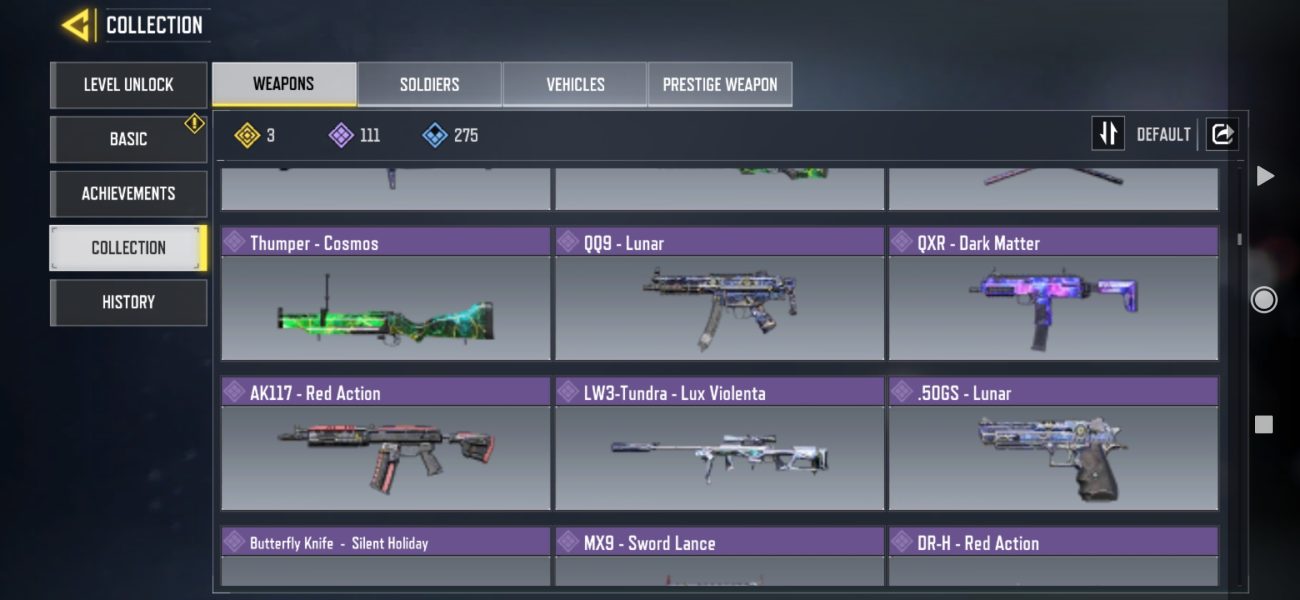Image resolution: width=1300 pixels, height=600 pixels.
Task: Select the .50GS - Lunar pistol card
Action: pos(1053,445)
